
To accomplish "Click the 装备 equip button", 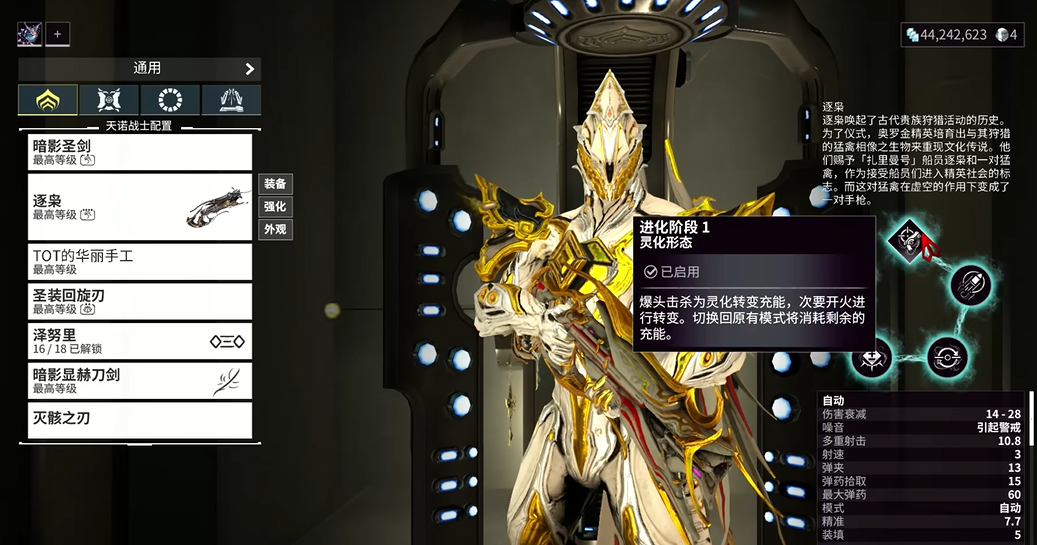I will [x=275, y=184].
